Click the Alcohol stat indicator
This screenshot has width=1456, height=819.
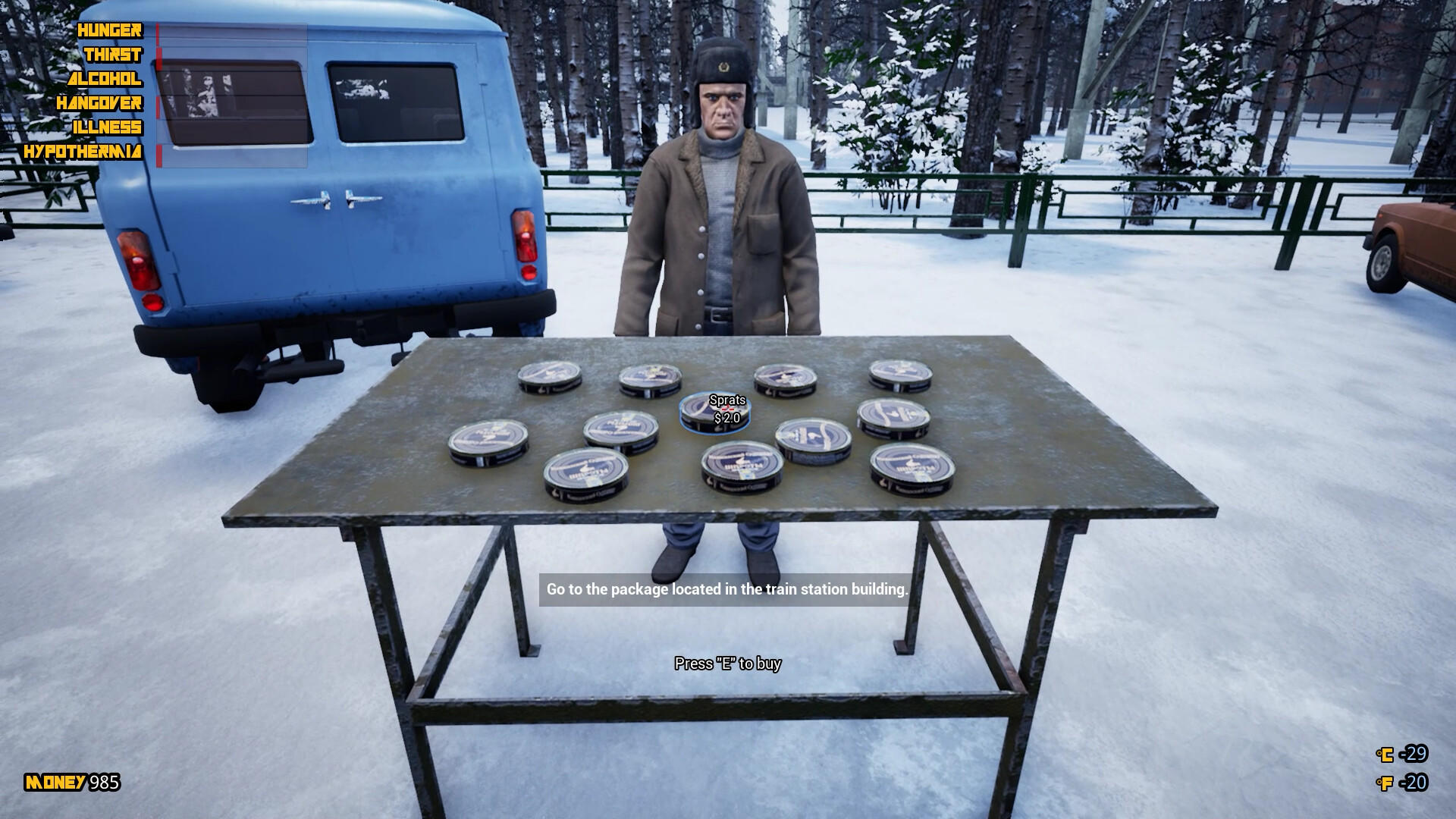pyautogui.click(x=105, y=78)
